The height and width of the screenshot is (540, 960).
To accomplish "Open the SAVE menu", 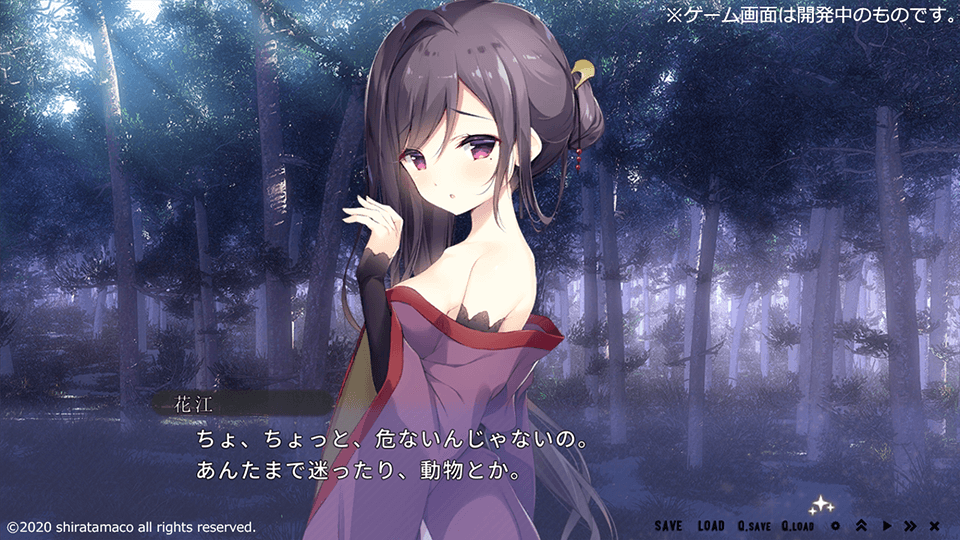I will (669, 526).
